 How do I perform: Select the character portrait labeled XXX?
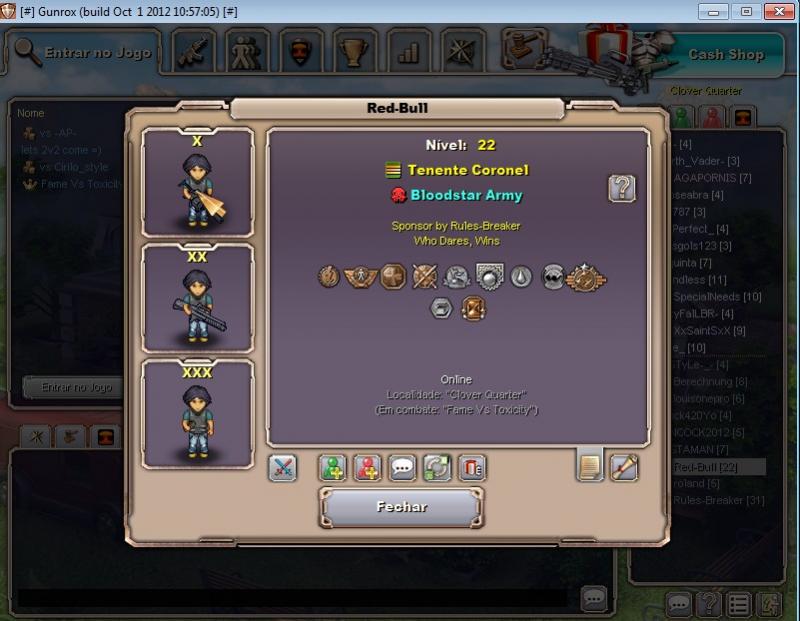pos(197,414)
